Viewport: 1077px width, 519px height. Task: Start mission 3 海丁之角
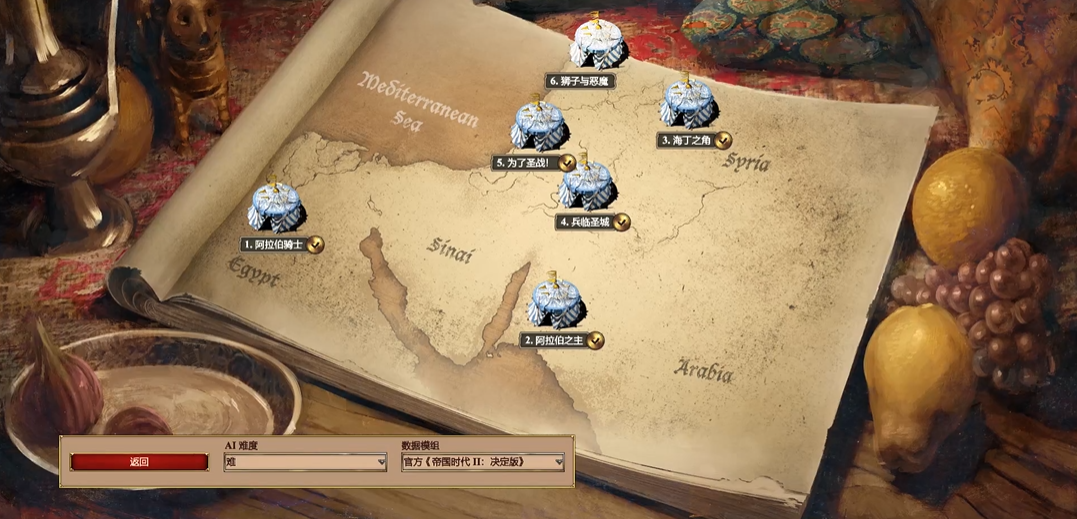coord(687,105)
